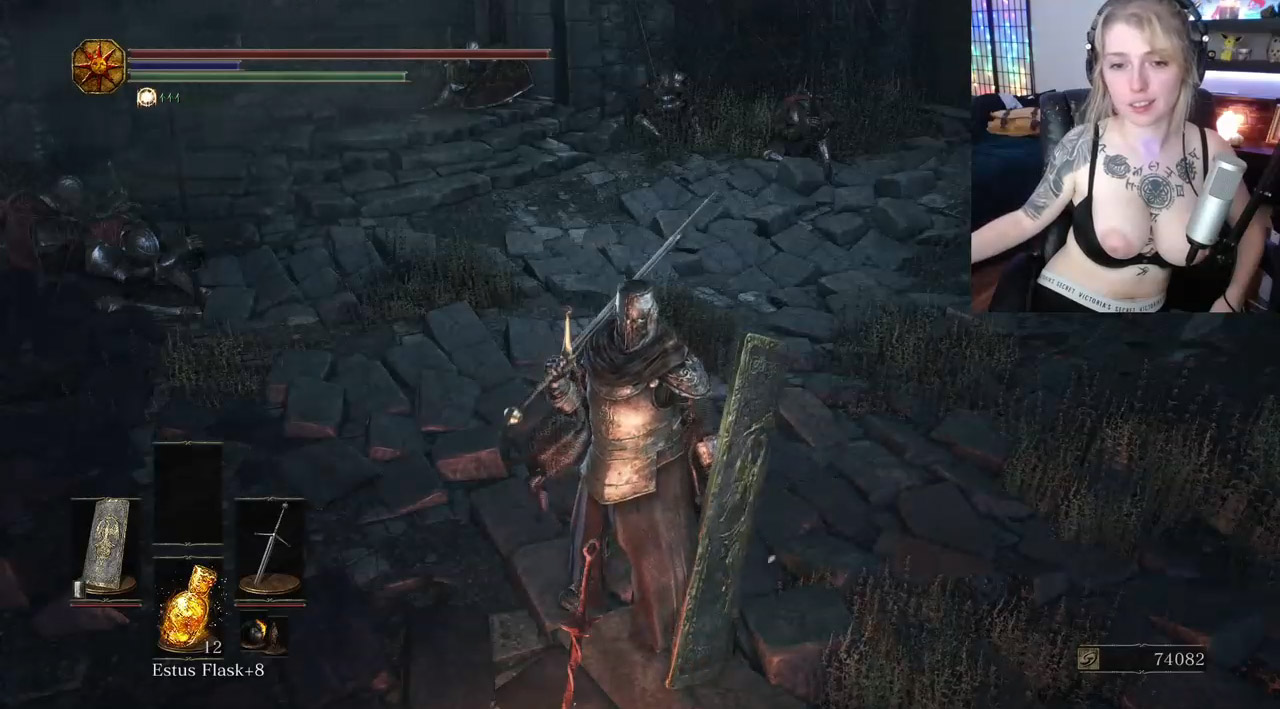Click the sun covenant emblem
Viewport: 1280px width, 709px height.
pyautogui.click(x=98, y=66)
